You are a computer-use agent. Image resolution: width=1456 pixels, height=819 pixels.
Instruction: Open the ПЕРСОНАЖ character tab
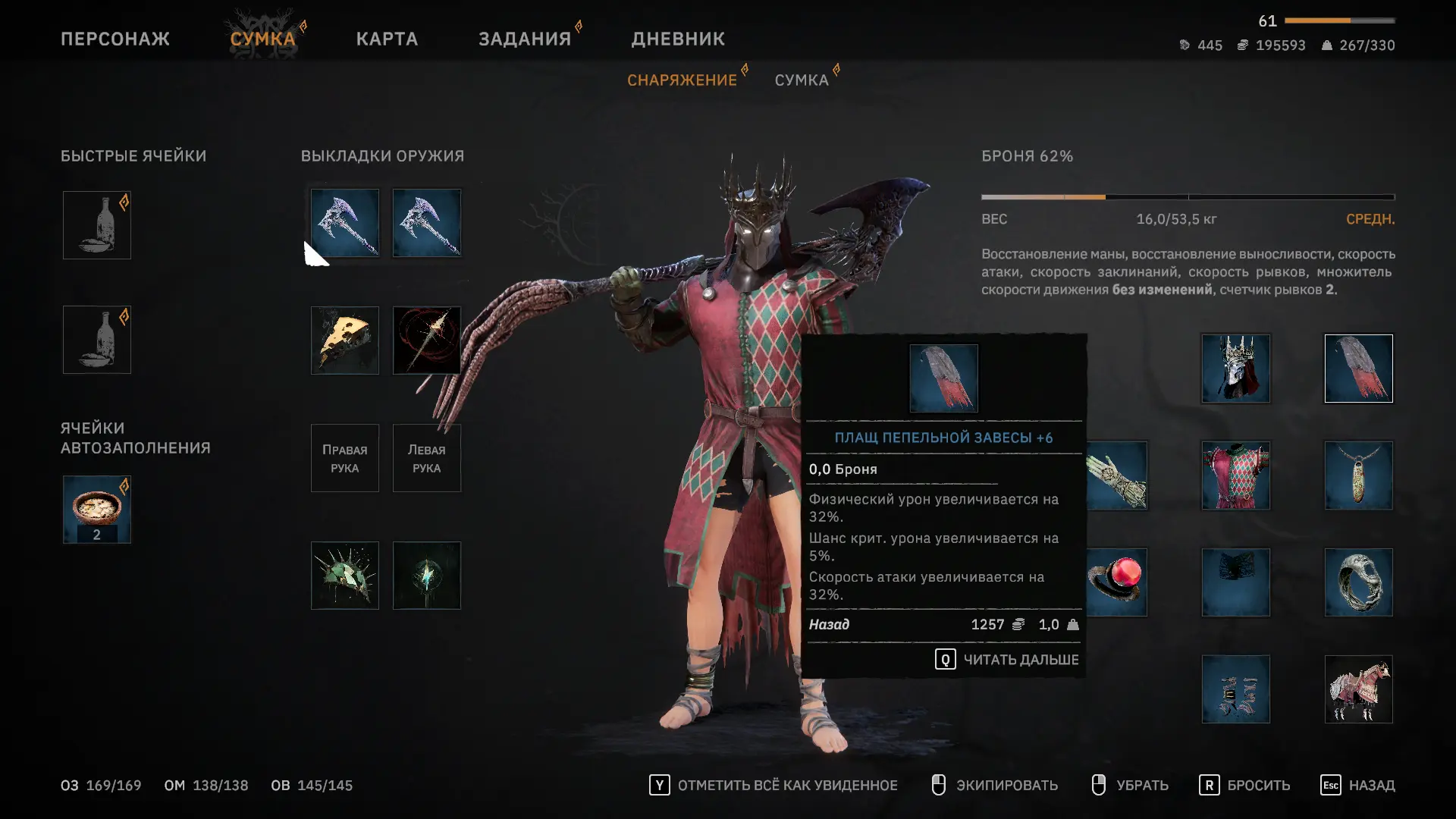coord(115,39)
